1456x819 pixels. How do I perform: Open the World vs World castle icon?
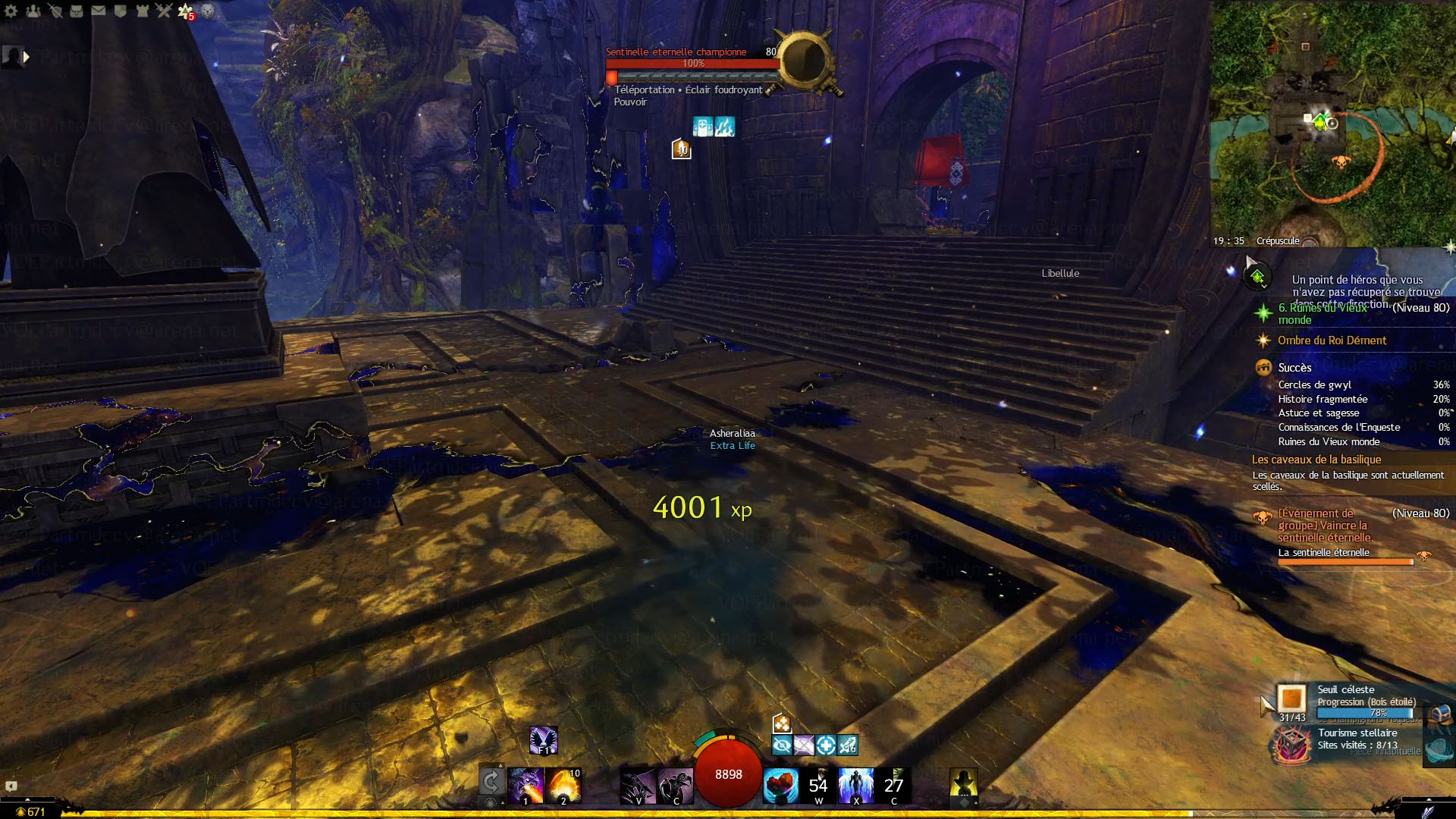[x=142, y=11]
